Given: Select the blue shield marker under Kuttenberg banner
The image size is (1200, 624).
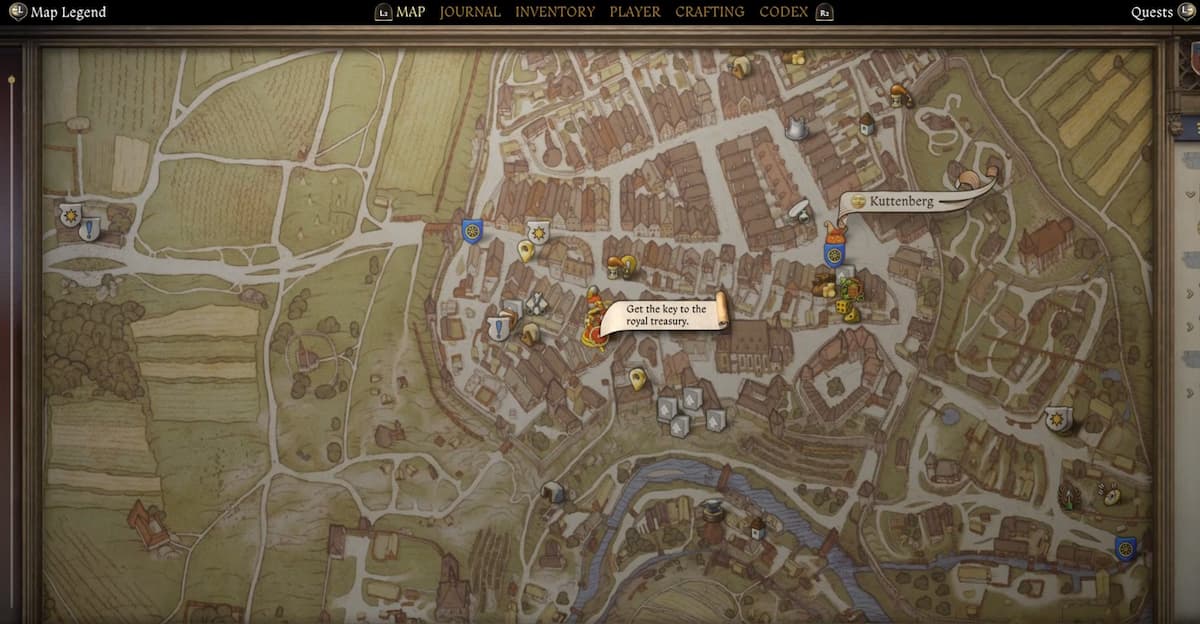Looking at the screenshot, I should (x=834, y=255).
